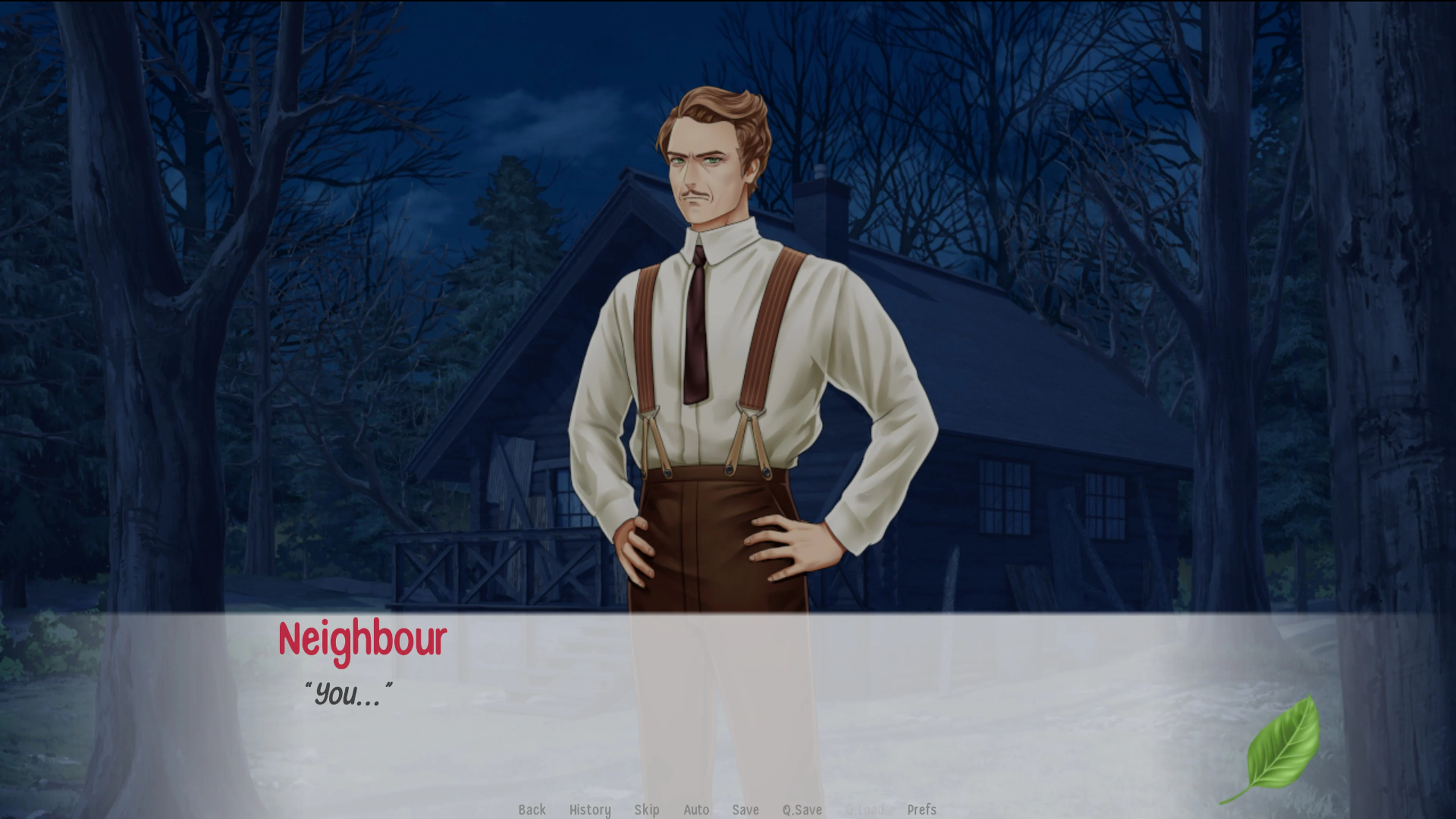The width and height of the screenshot is (1456, 819).
Task: Enable Auto-forward mode
Action: [x=697, y=810]
